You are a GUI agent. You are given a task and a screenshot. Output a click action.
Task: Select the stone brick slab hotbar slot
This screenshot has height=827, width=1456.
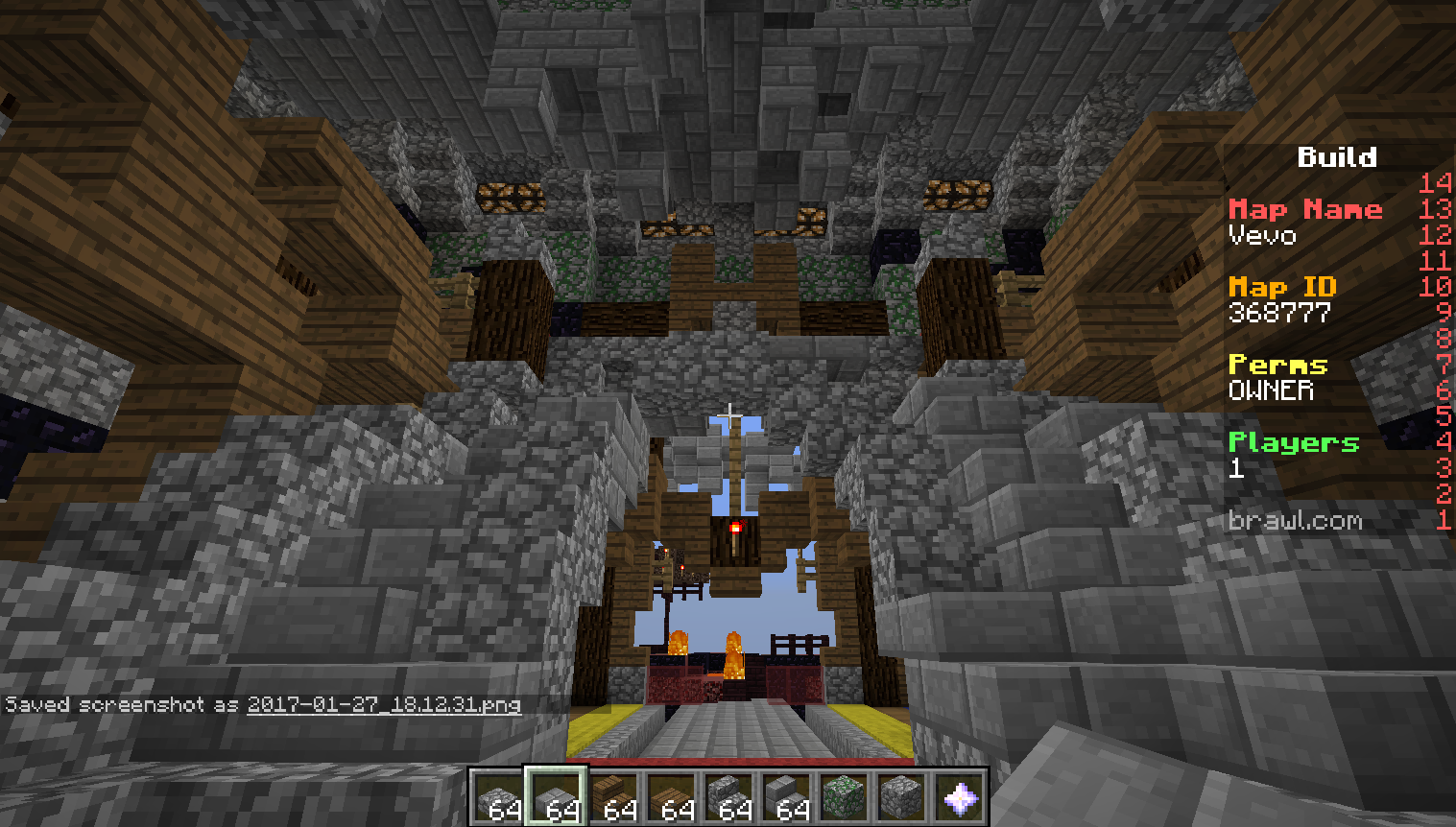point(557,797)
